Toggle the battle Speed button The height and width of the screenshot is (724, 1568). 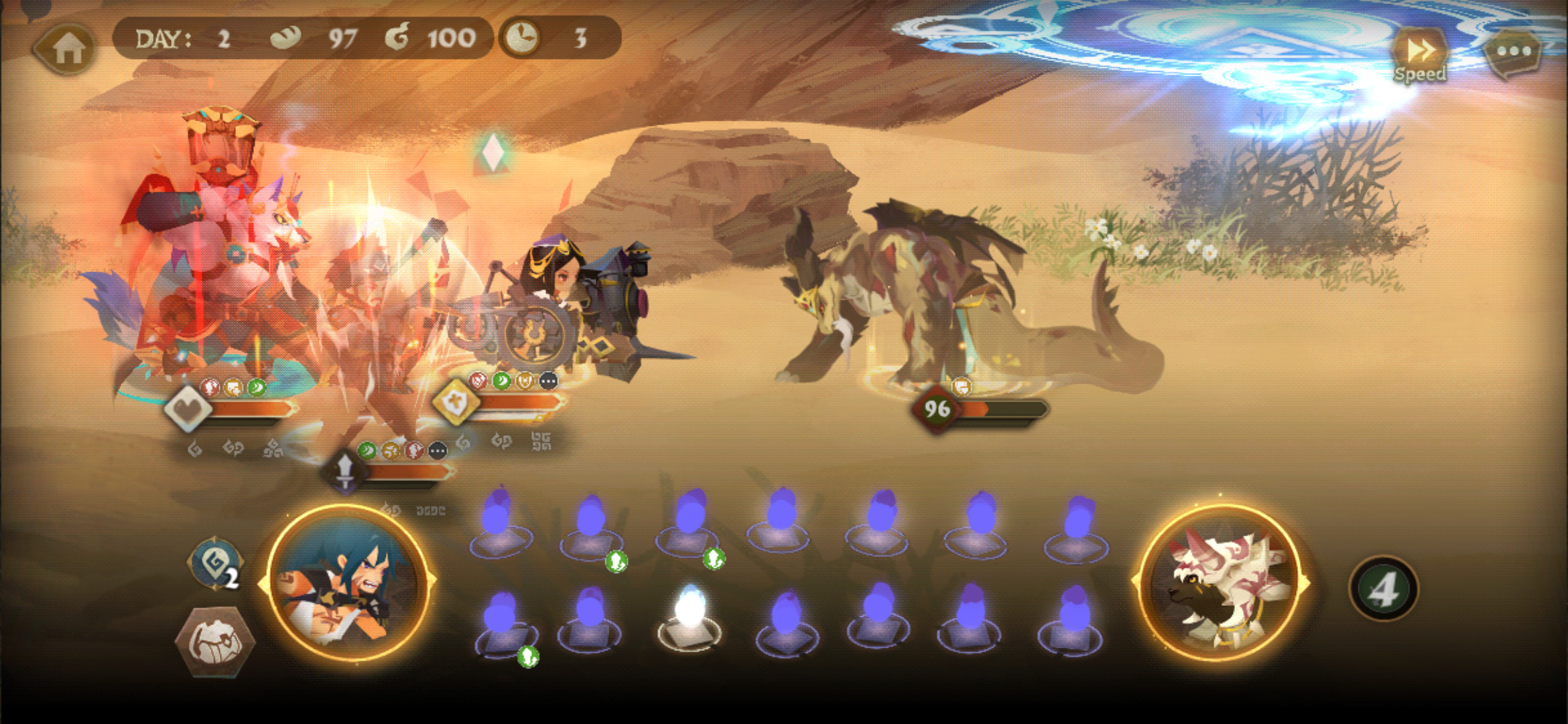coord(1419,55)
